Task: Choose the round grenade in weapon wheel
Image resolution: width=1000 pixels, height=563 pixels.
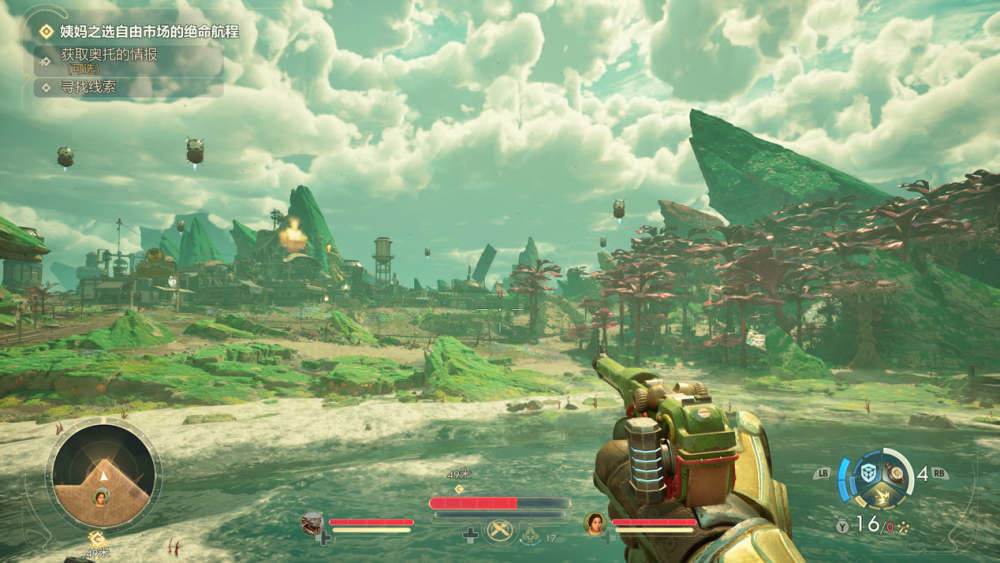Action: (x=896, y=474)
